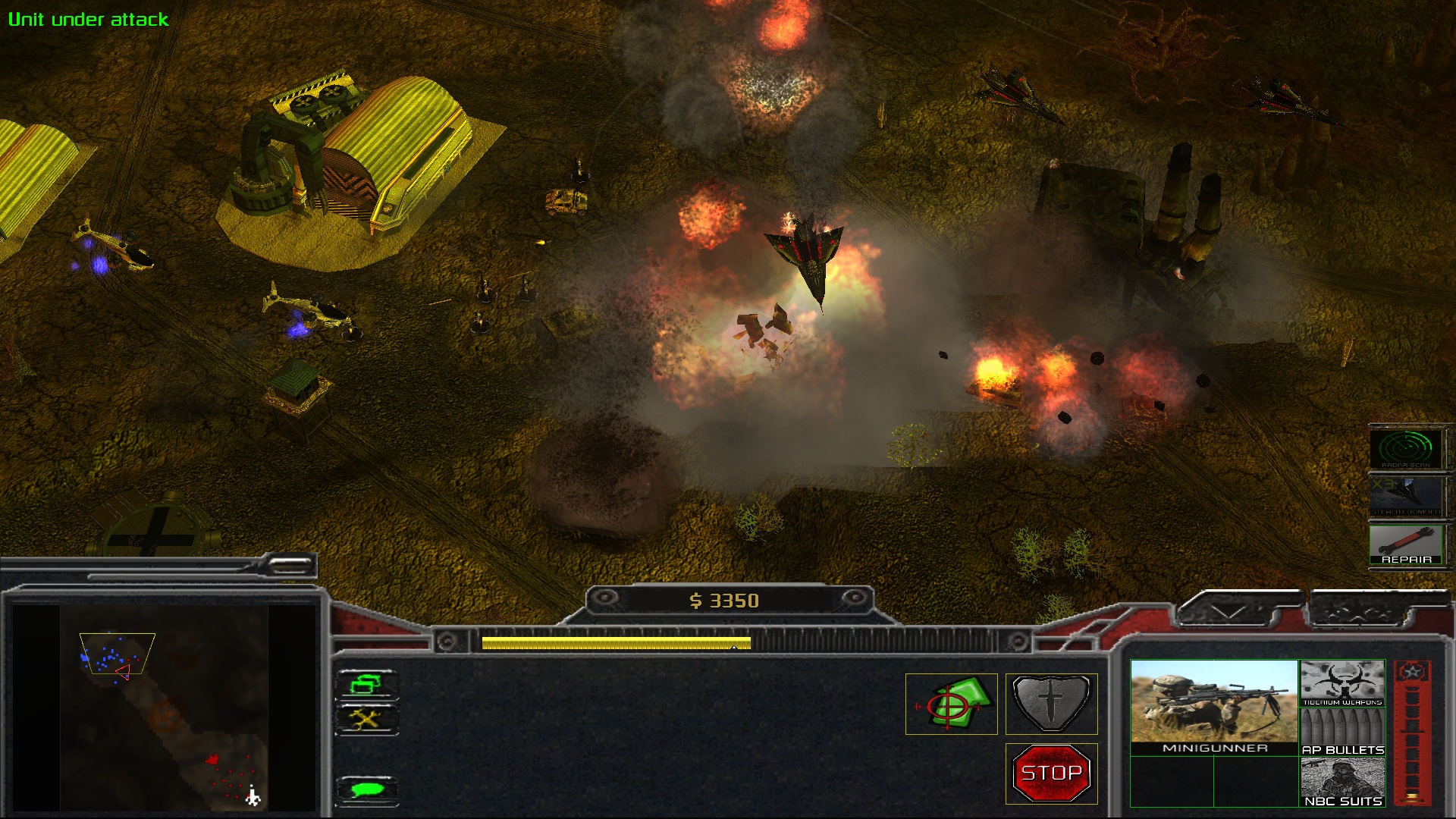Screen dimensions: 1456x819
Task: Open the crossed wrench options button
Action: point(367,720)
